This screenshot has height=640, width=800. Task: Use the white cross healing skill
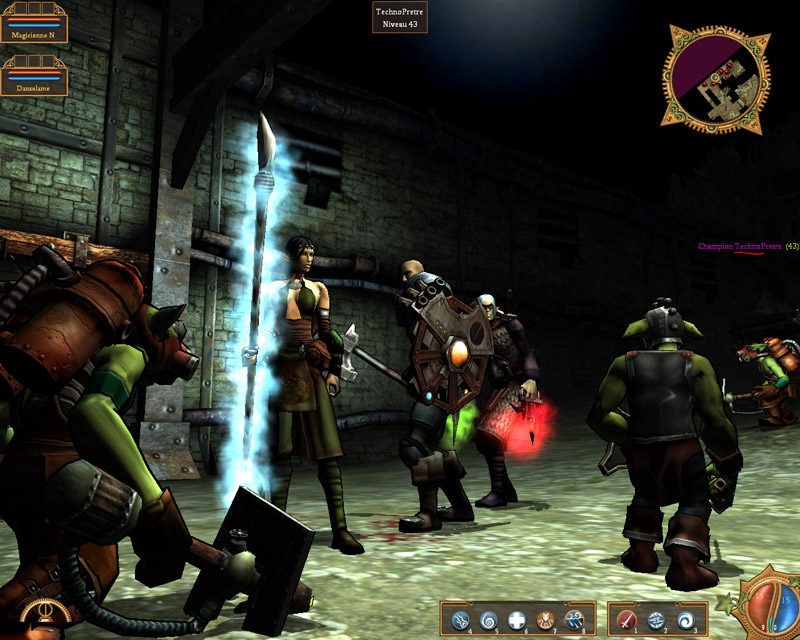pos(517,620)
